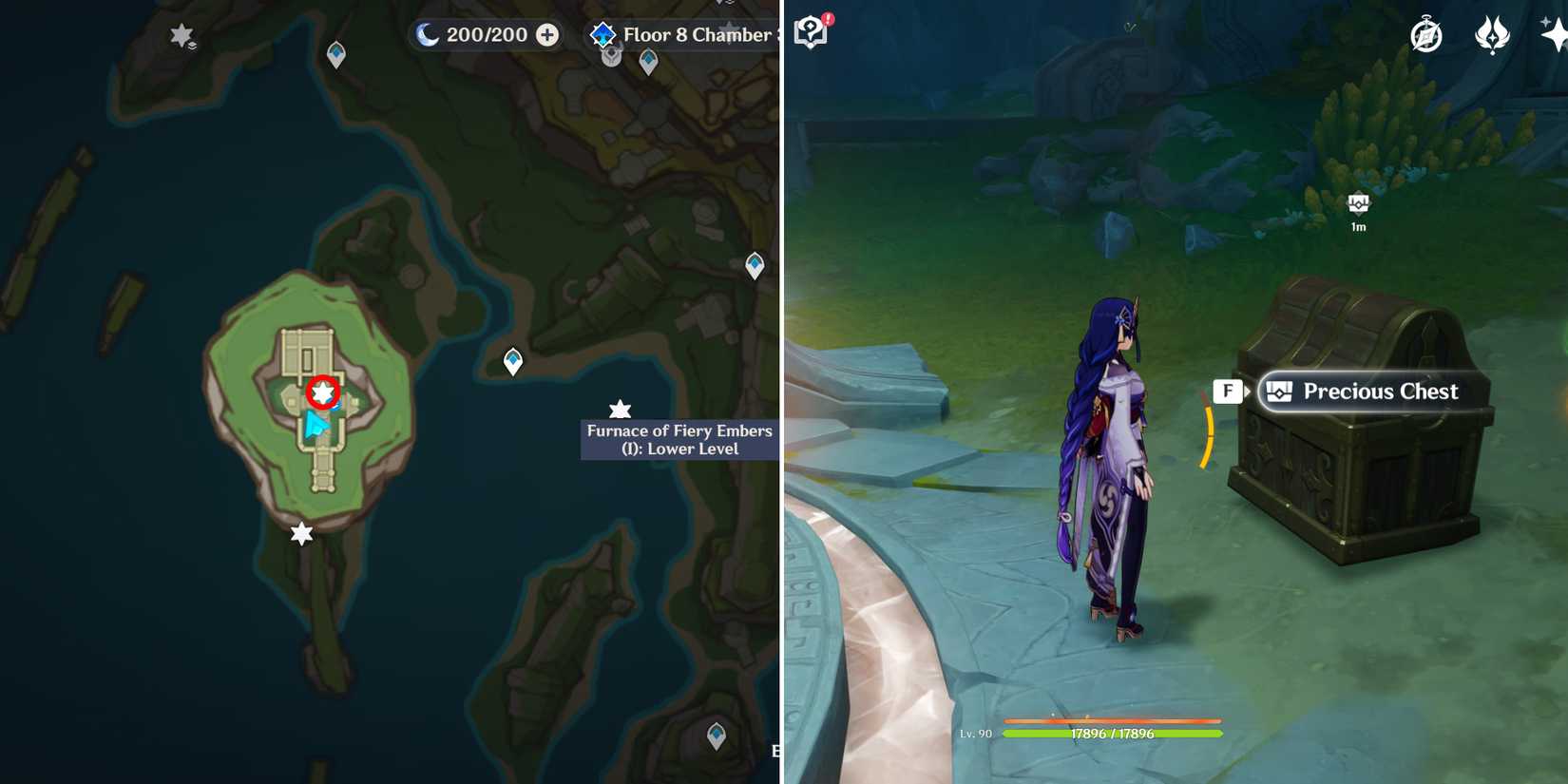
Task: Click the winged guide icon top right
Action: tap(1492, 31)
